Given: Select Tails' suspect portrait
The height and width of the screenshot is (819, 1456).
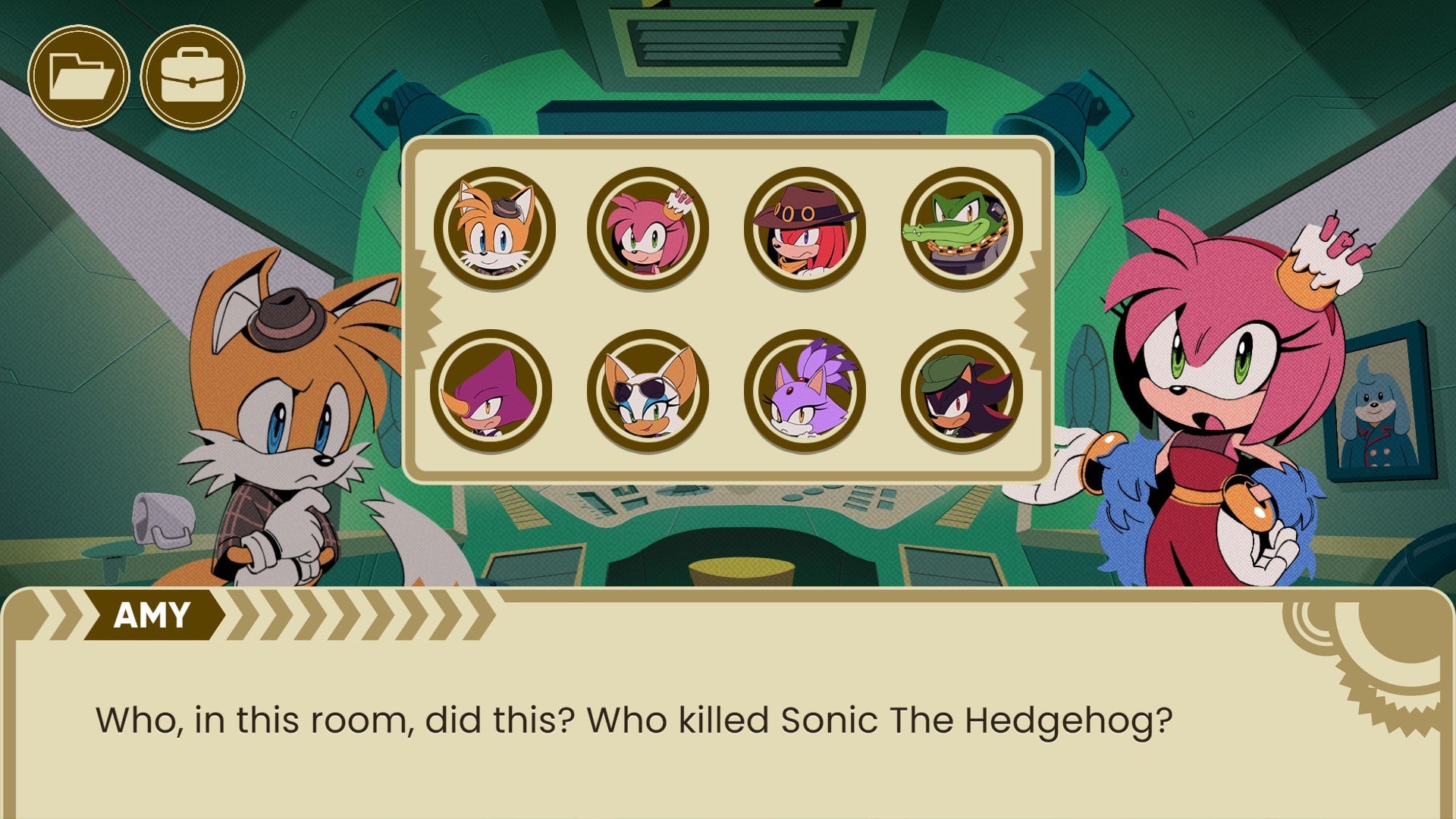Looking at the screenshot, I should 494,228.
